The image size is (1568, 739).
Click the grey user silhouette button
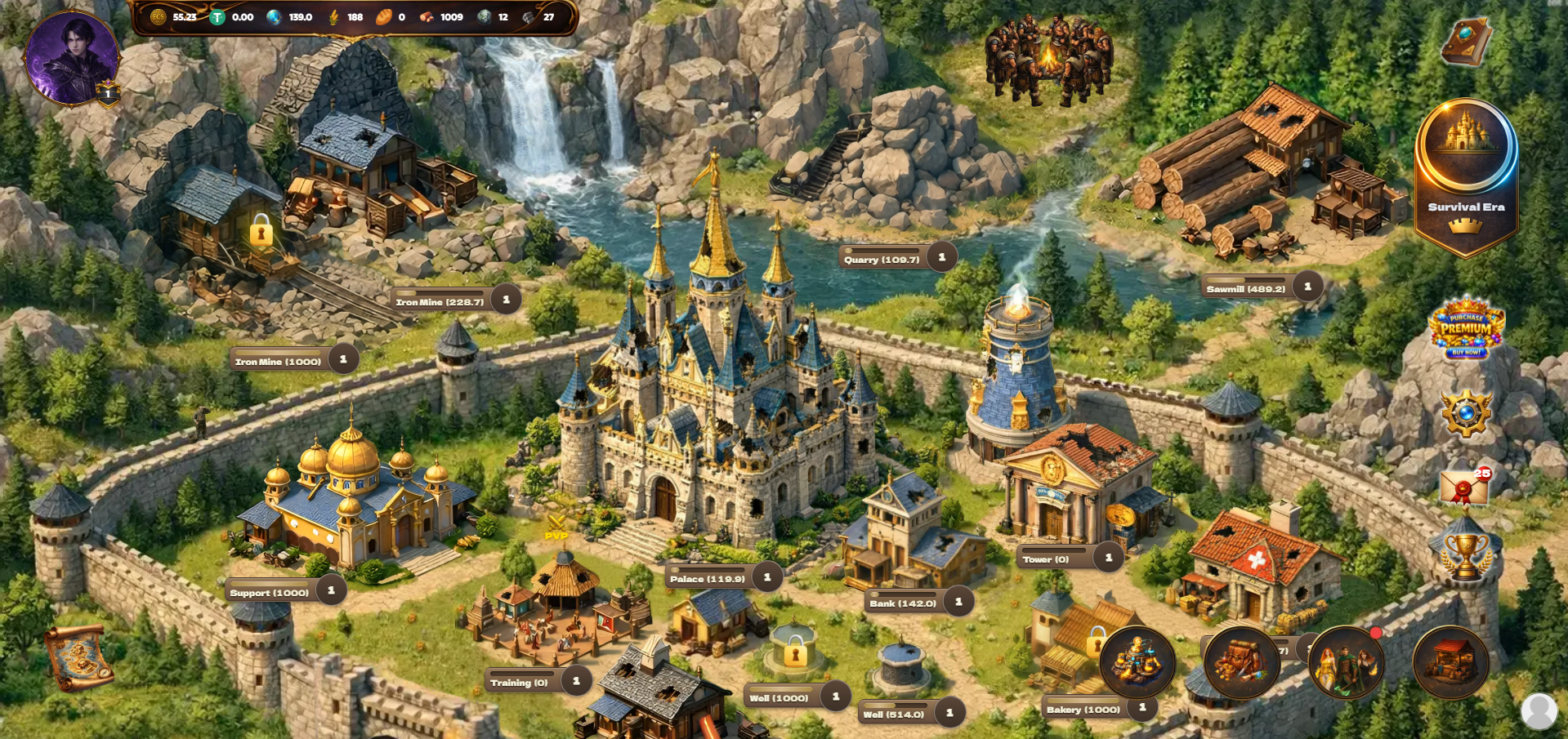tap(1539, 711)
